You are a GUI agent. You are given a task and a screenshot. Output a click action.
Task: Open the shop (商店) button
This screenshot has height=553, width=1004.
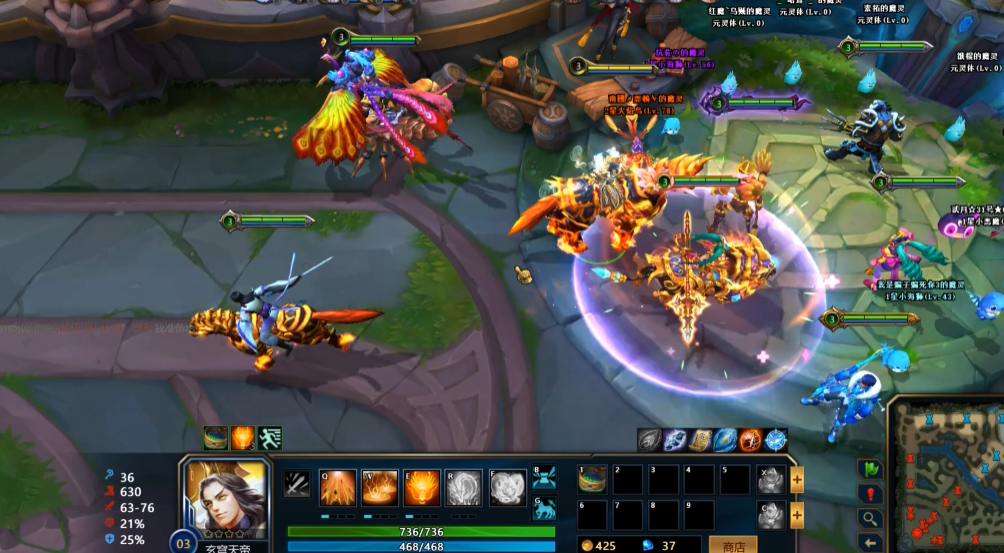coord(732,544)
